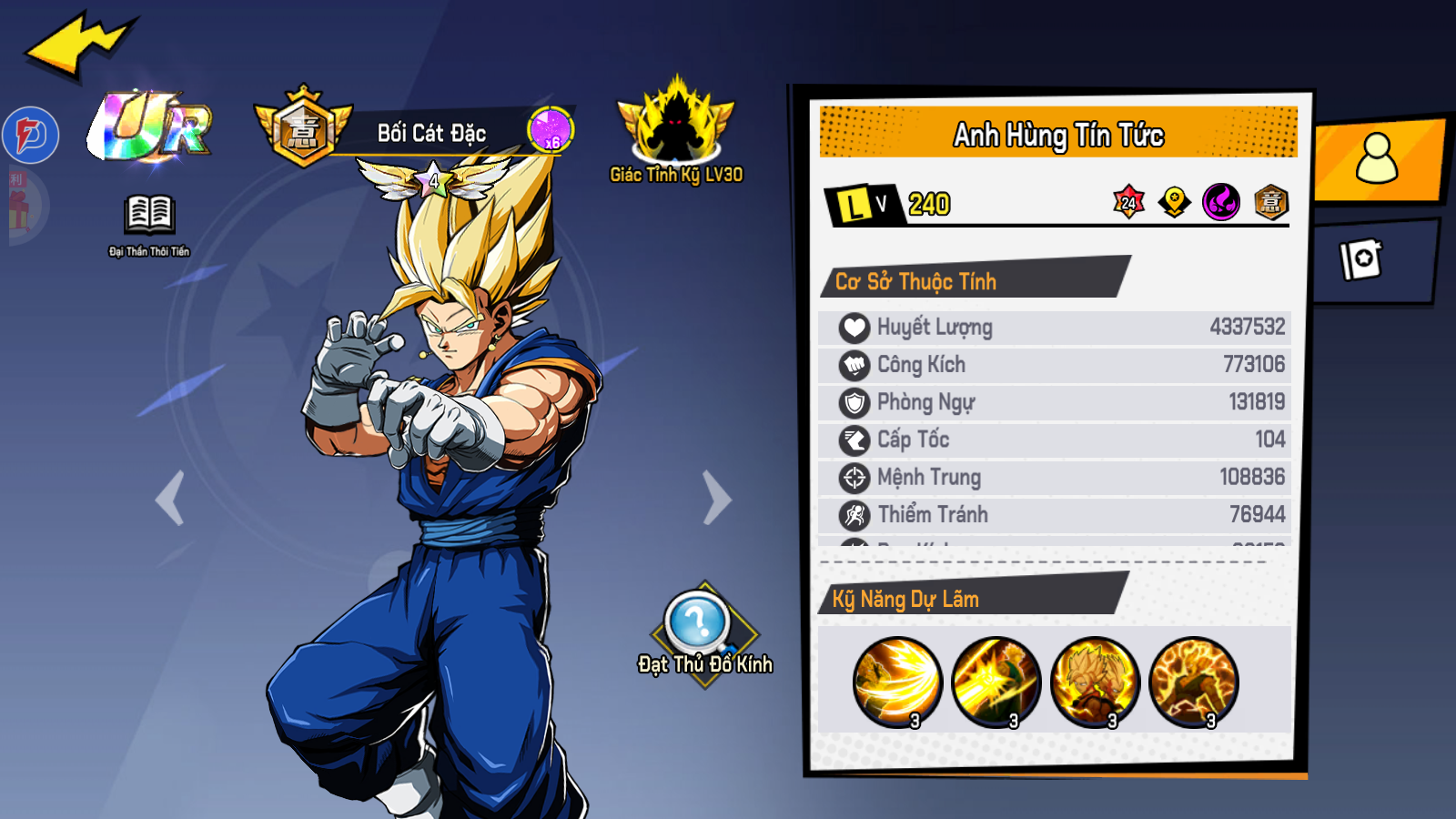Tap the yellow diamond location badge
1456x819 pixels.
coord(1175,202)
